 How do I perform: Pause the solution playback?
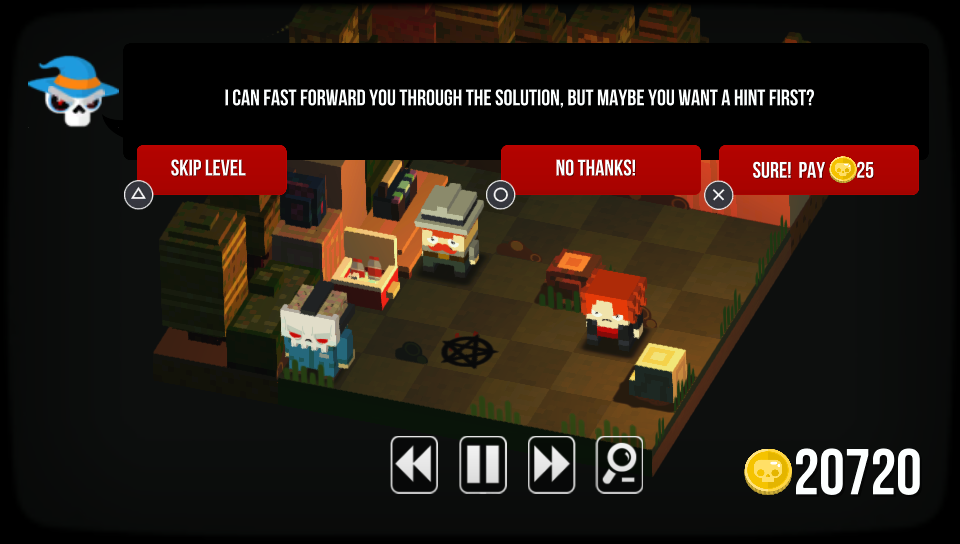(483, 465)
